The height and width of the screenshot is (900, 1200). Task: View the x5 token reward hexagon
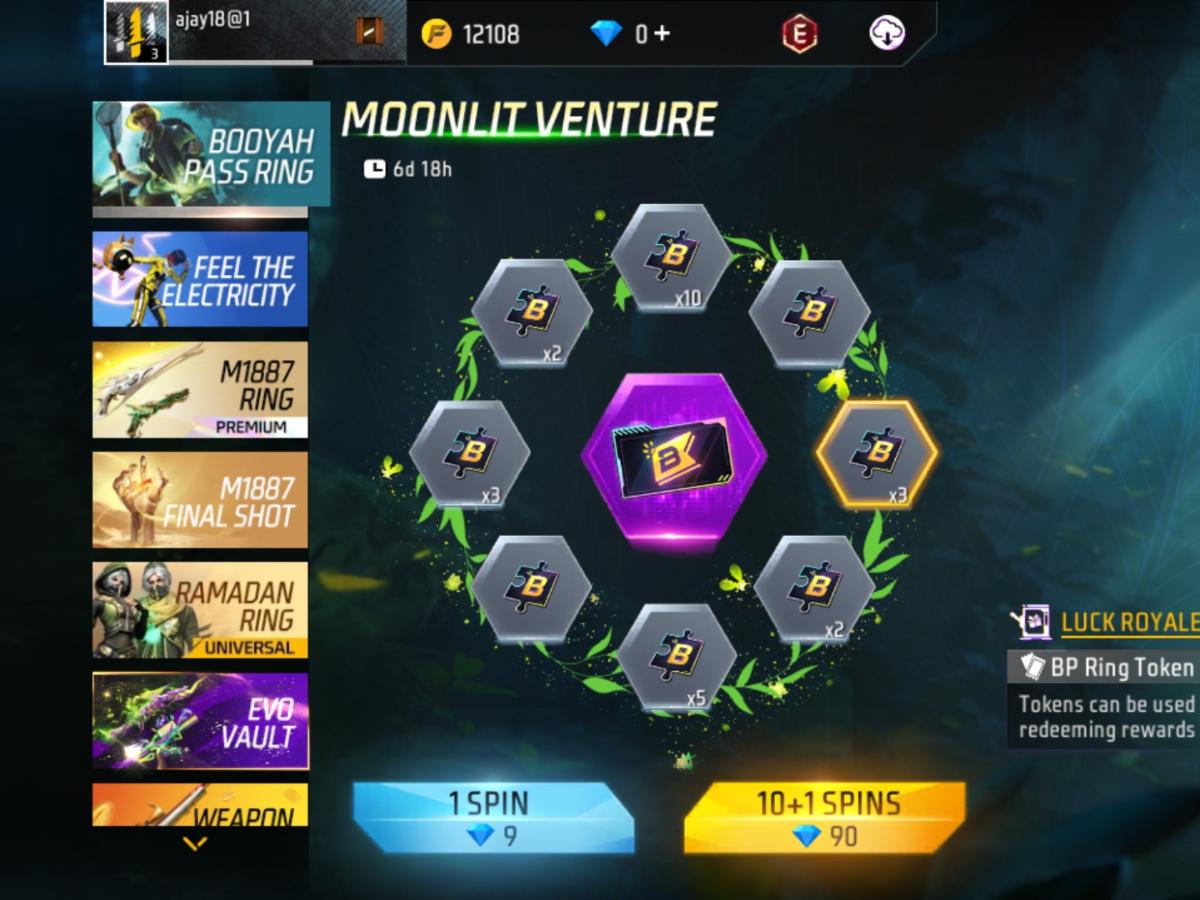tap(677, 657)
